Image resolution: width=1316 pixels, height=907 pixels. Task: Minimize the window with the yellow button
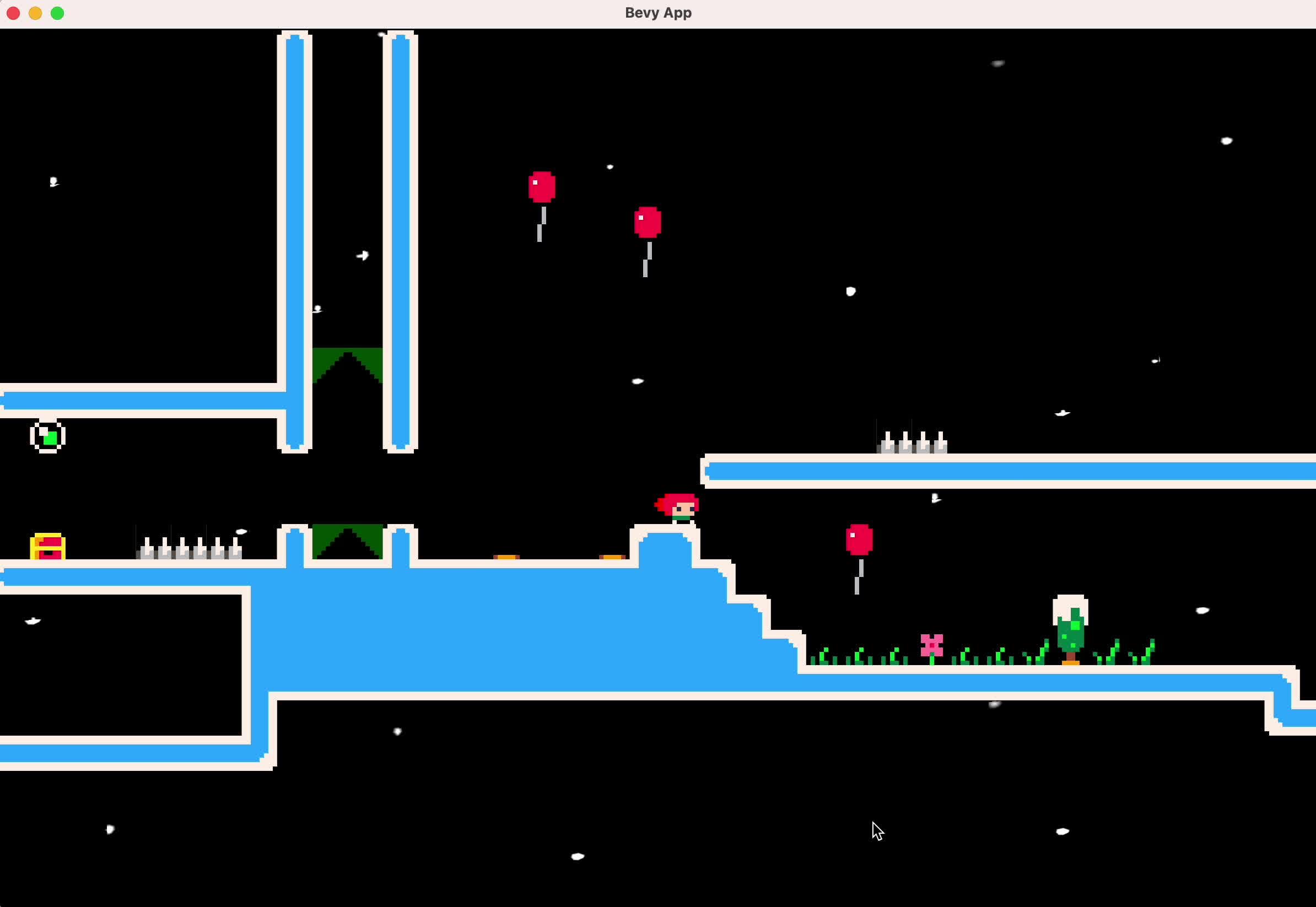35,13
